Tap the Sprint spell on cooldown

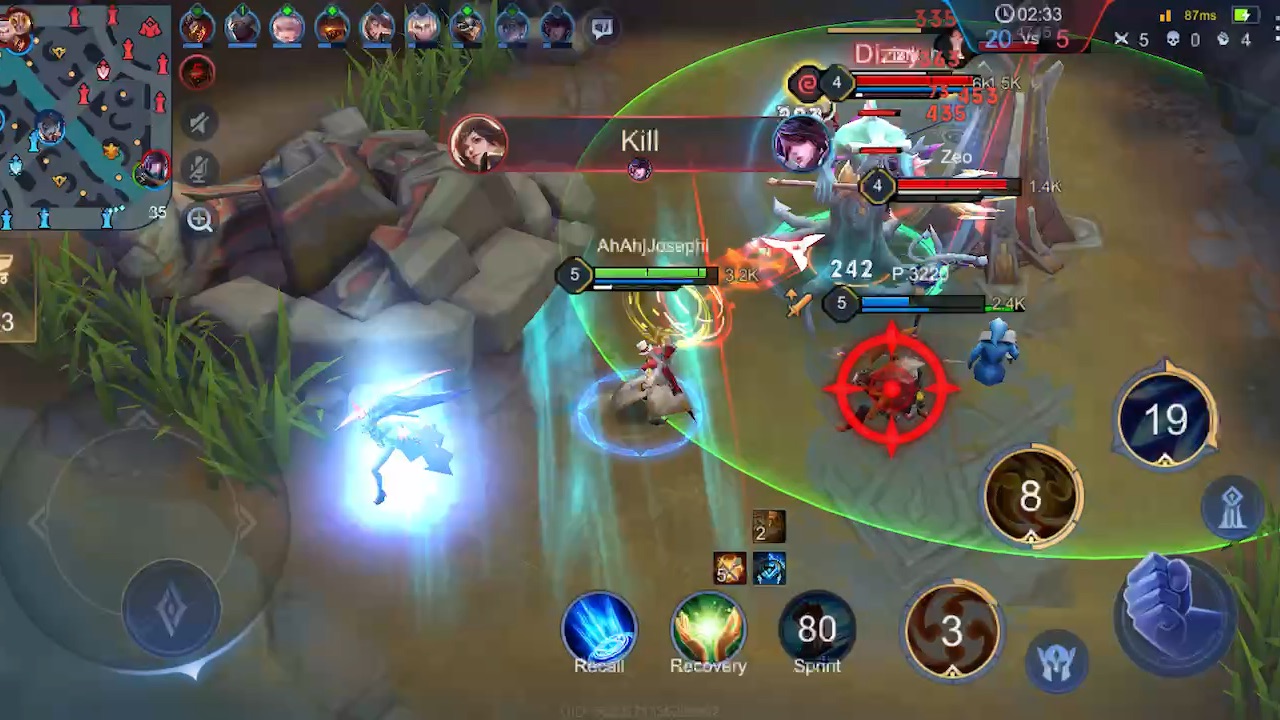coord(817,630)
